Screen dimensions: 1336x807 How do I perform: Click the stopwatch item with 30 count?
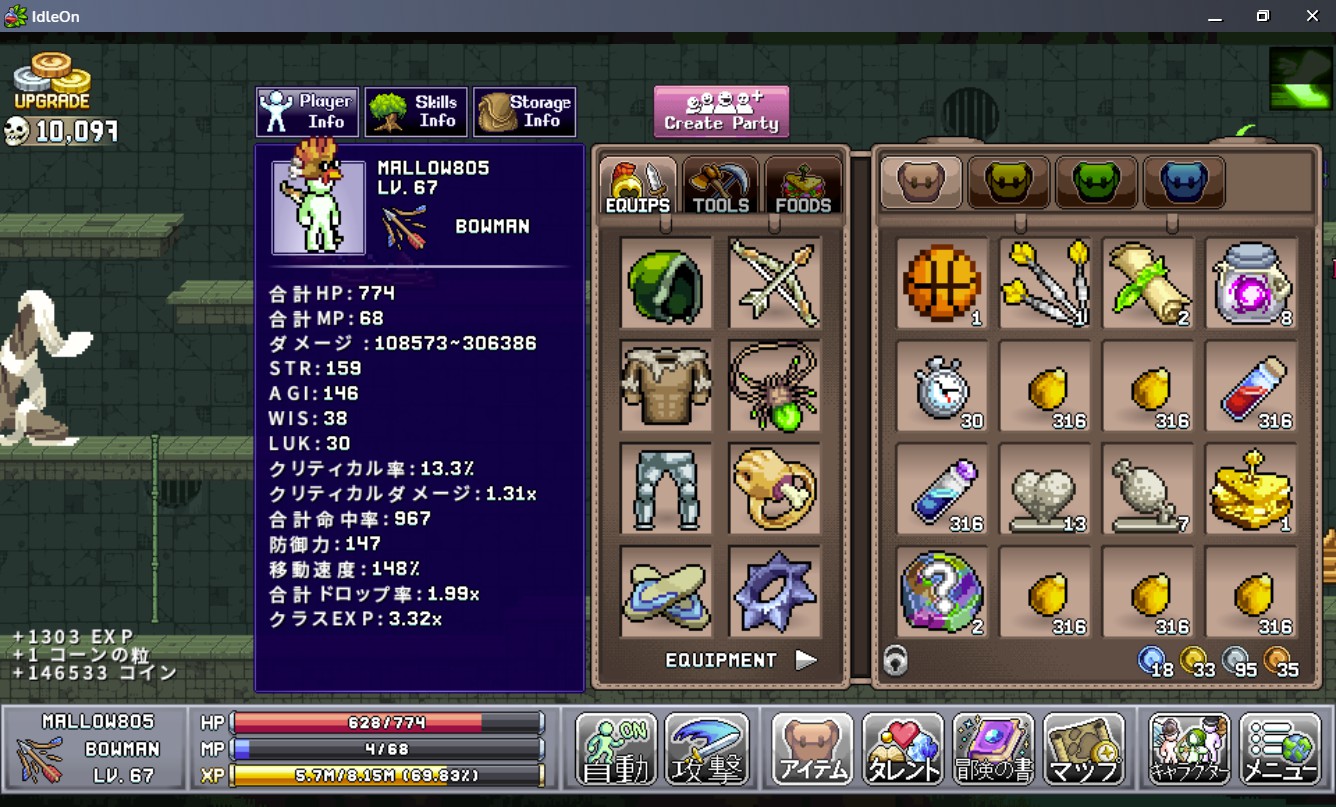[941, 386]
